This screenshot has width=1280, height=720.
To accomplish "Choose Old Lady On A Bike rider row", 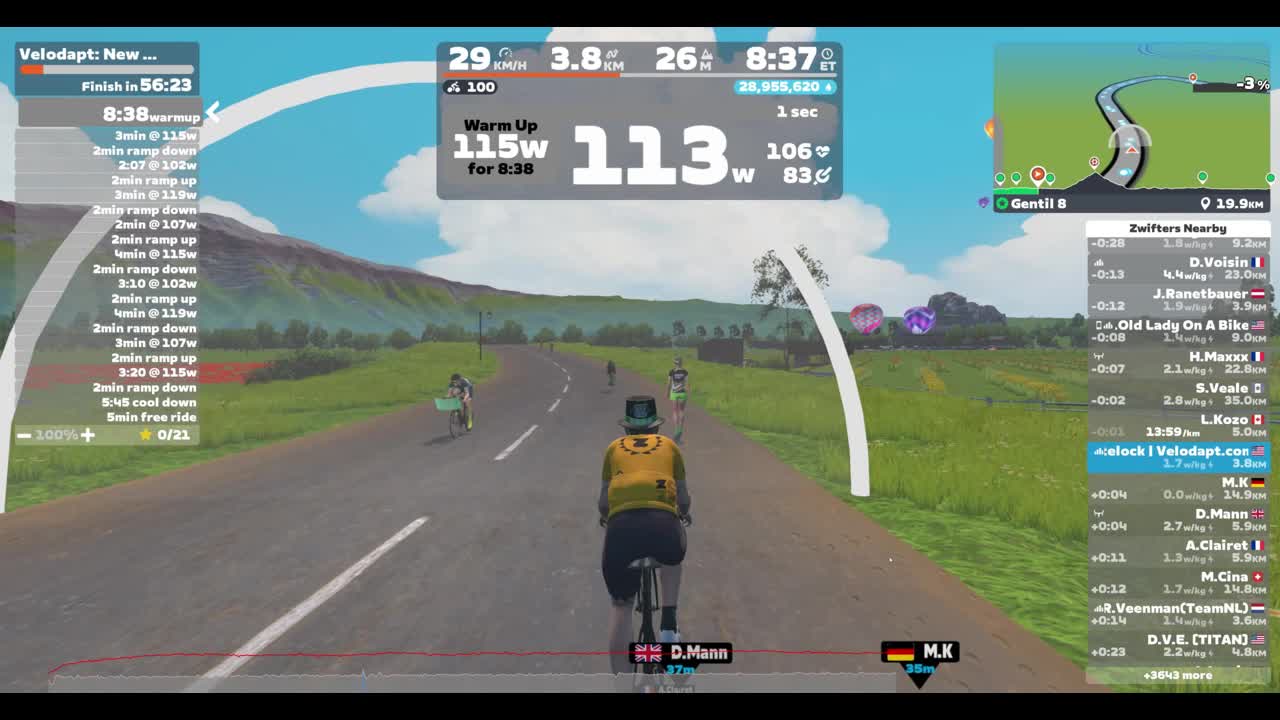I will click(1178, 331).
